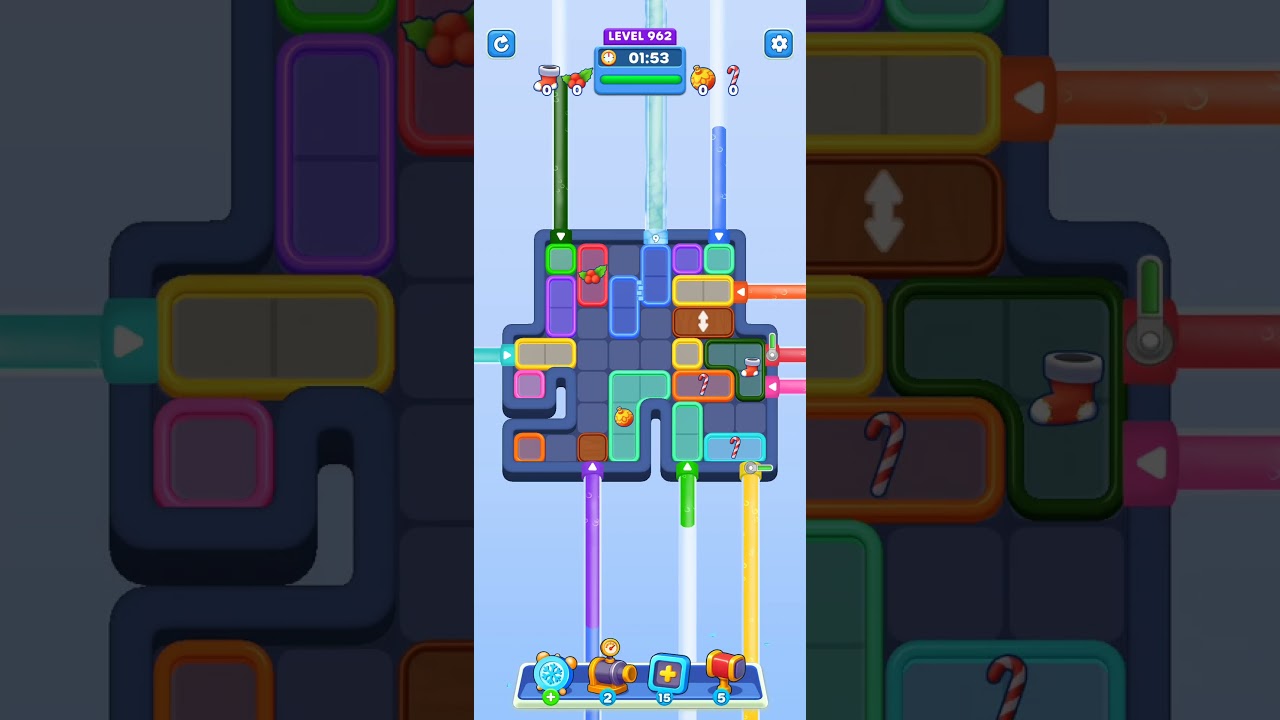Tap the holly berries counter
The height and width of the screenshot is (720, 1280).
coord(576,82)
